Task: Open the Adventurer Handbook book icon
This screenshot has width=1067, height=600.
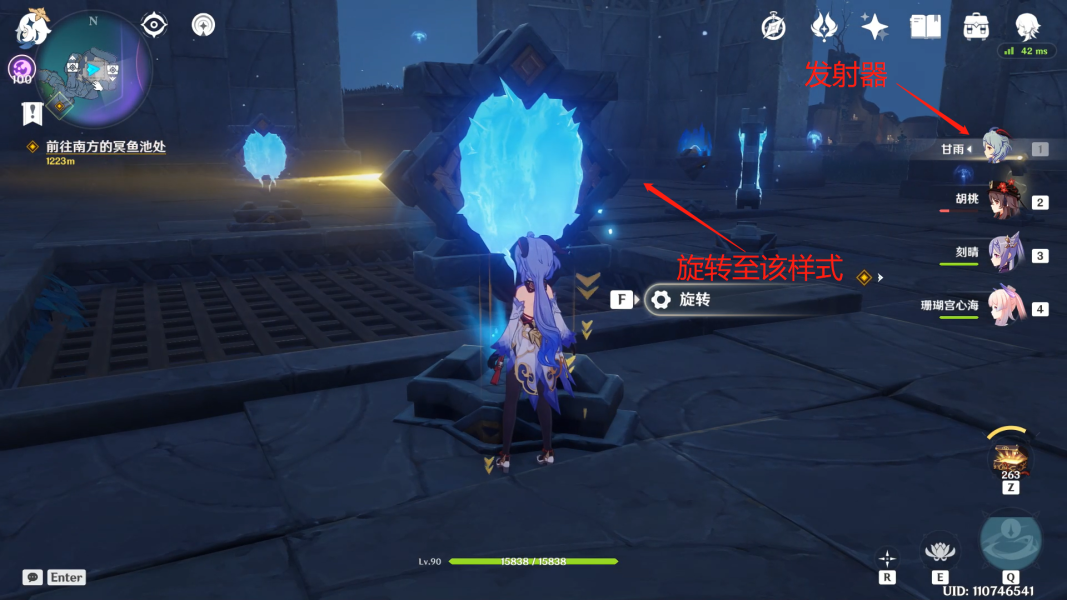Action: (925, 27)
